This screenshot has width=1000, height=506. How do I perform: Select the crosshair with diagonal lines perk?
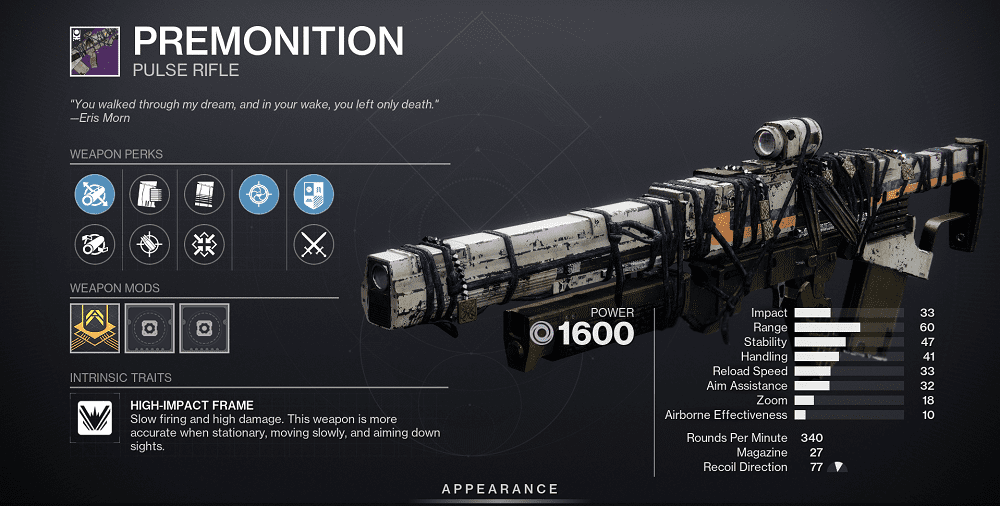click(149, 243)
